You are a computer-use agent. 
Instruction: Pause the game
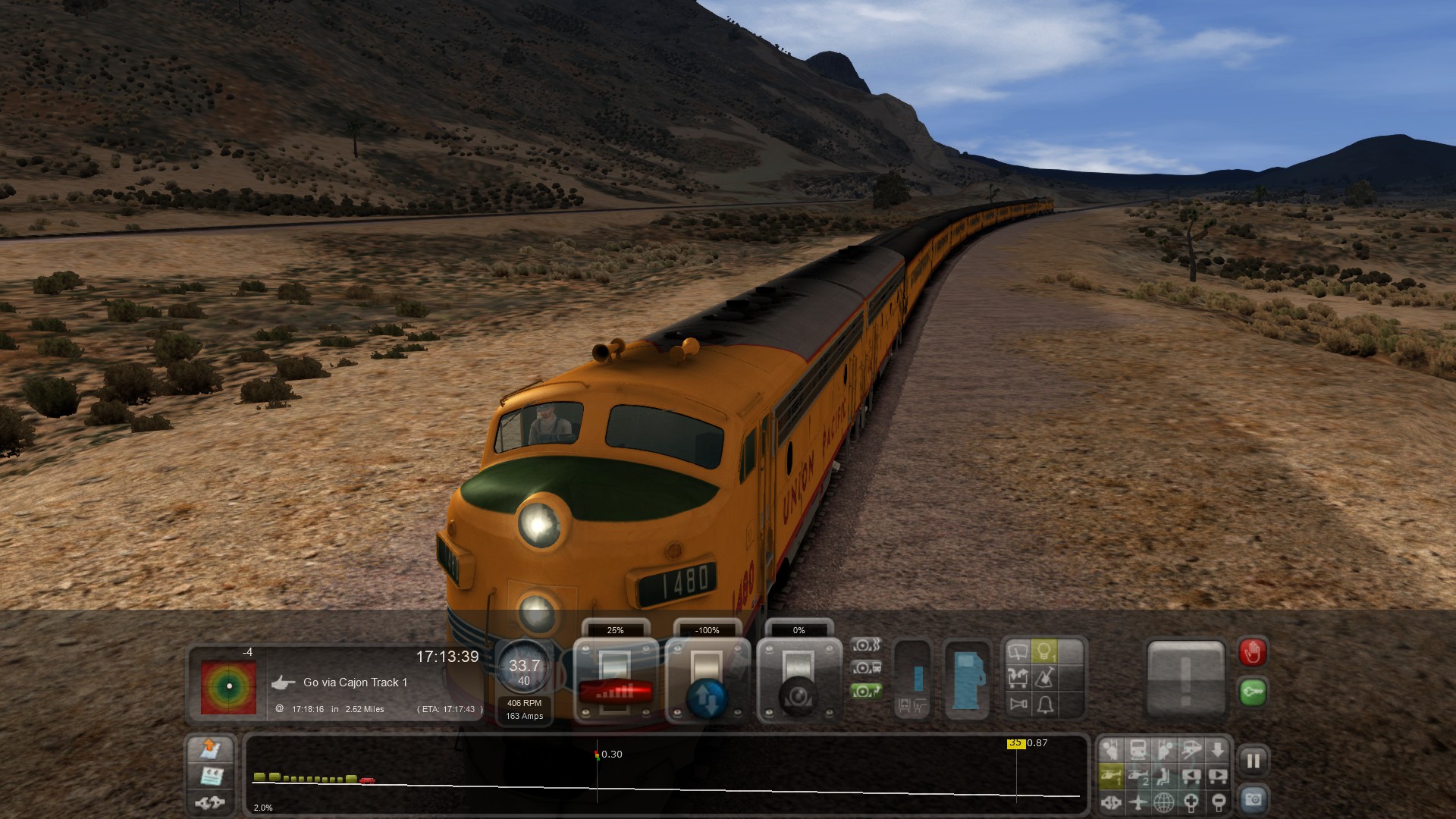(1253, 760)
